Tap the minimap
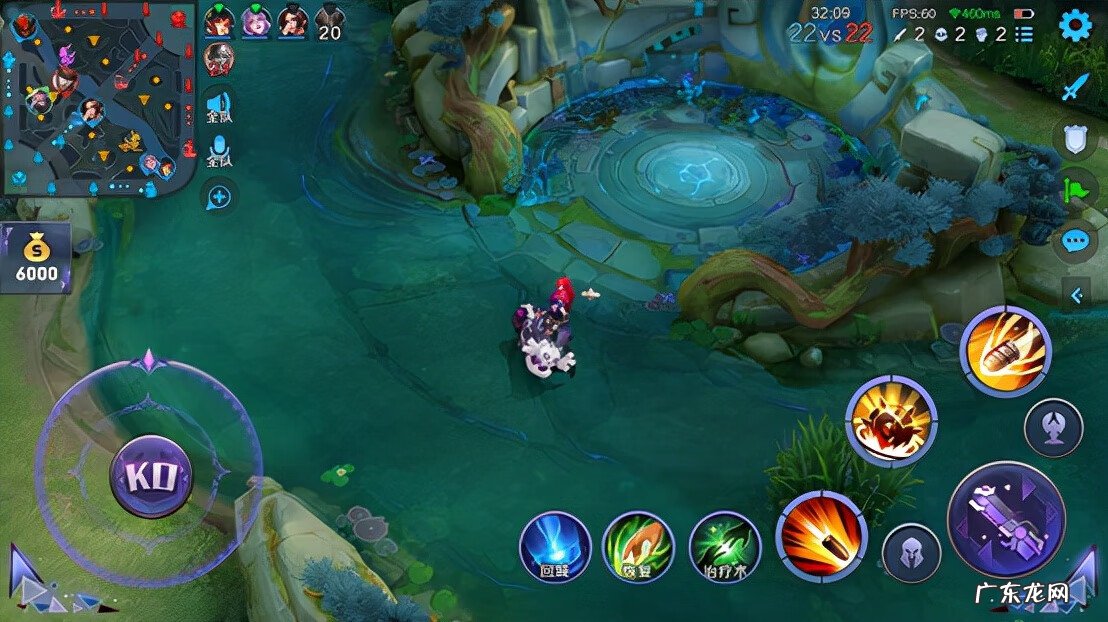Image resolution: width=1108 pixels, height=622 pixels. (x=97, y=98)
